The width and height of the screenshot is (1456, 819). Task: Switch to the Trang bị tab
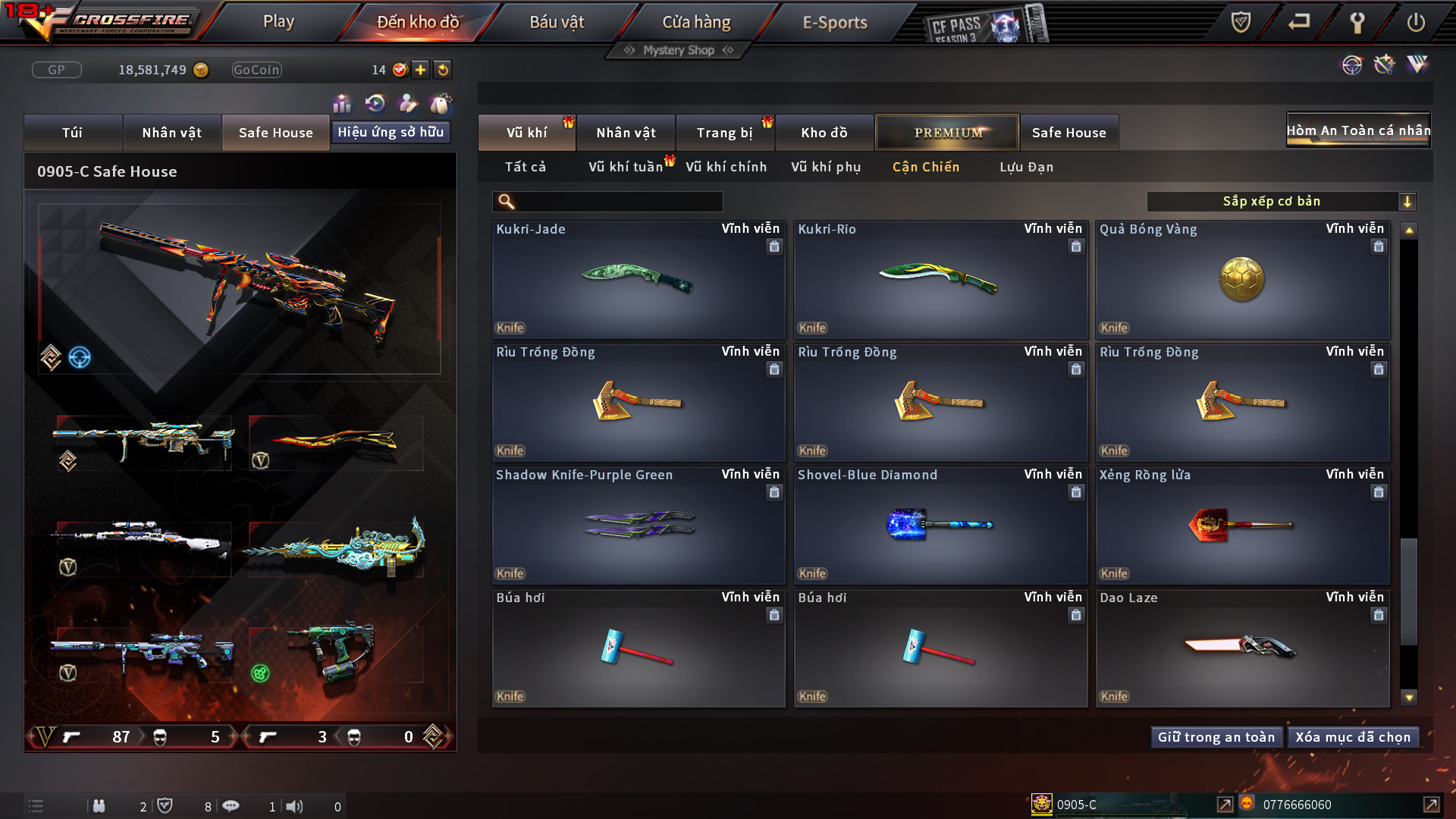click(x=724, y=133)
